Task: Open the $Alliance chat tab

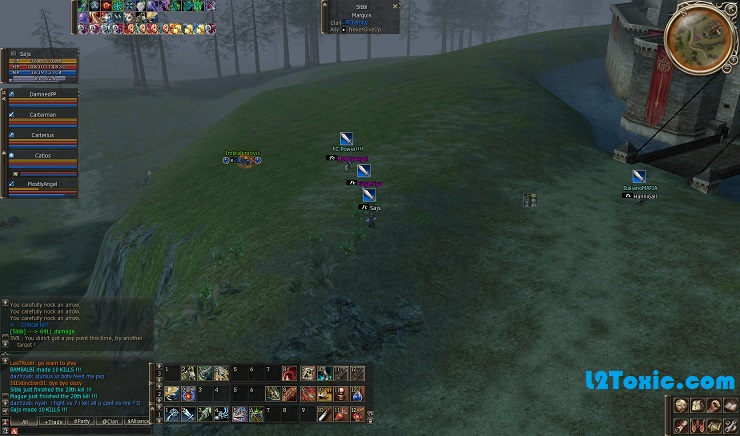Action: click(137, 422)
